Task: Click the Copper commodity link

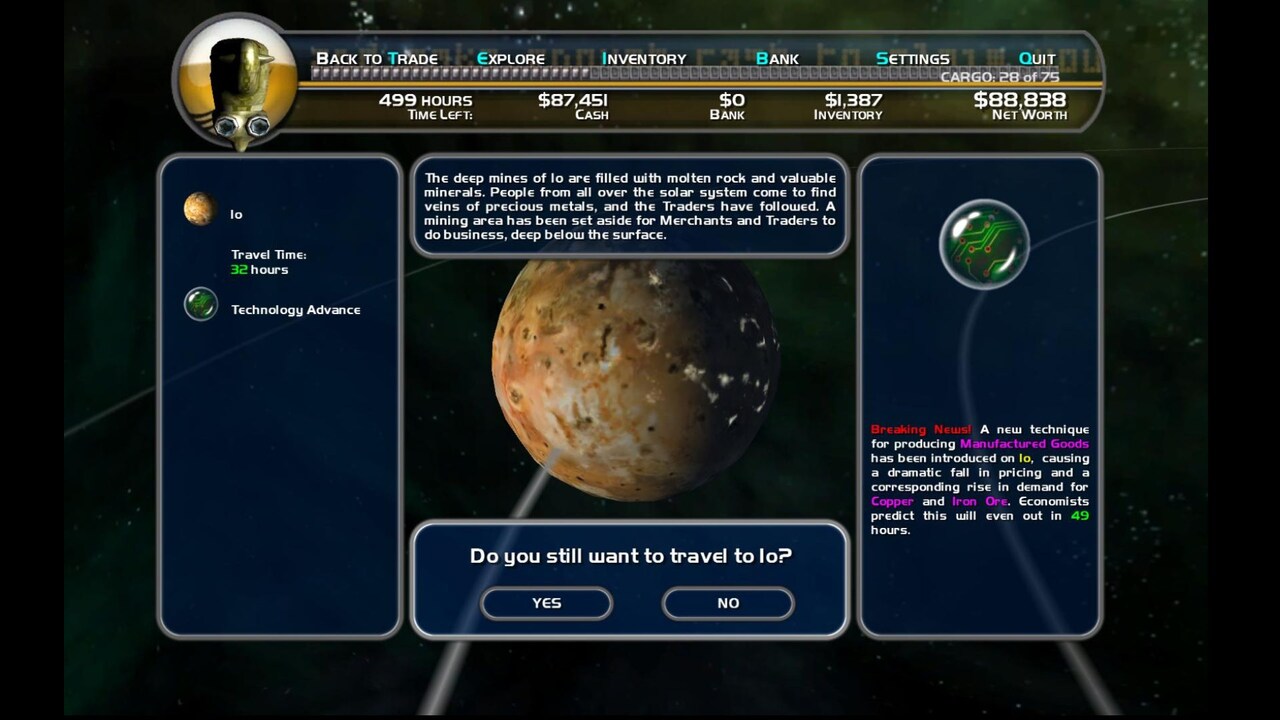Action: 893,501
